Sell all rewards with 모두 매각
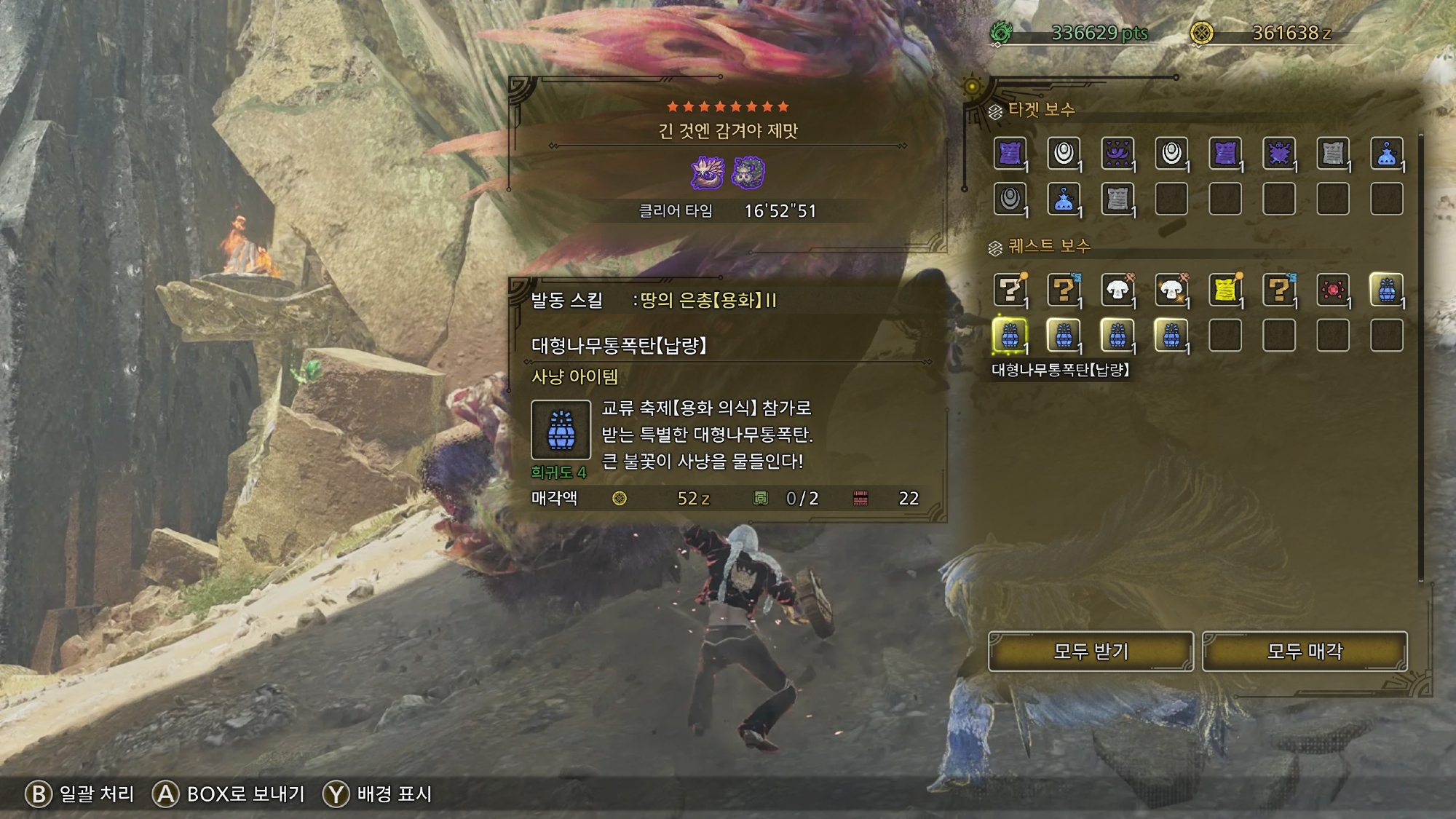Viewport: 1456px width, 819px height. pos(1304,651)
